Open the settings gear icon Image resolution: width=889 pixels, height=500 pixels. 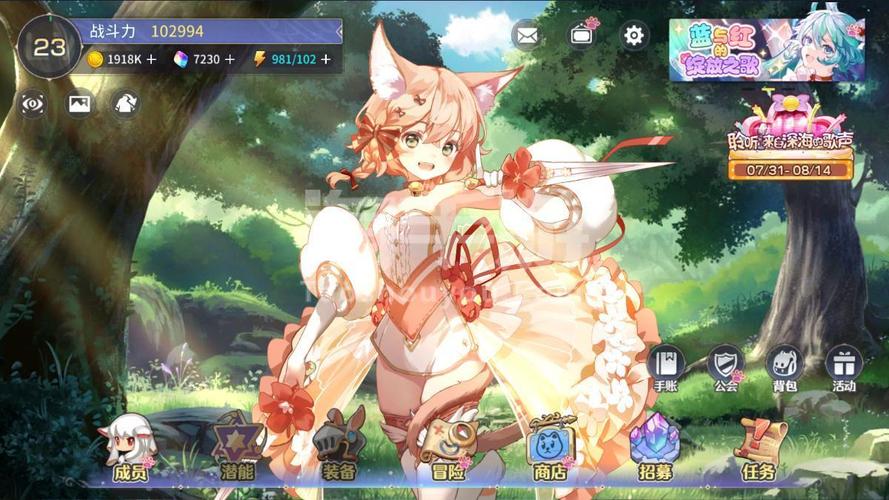[634, 36]
